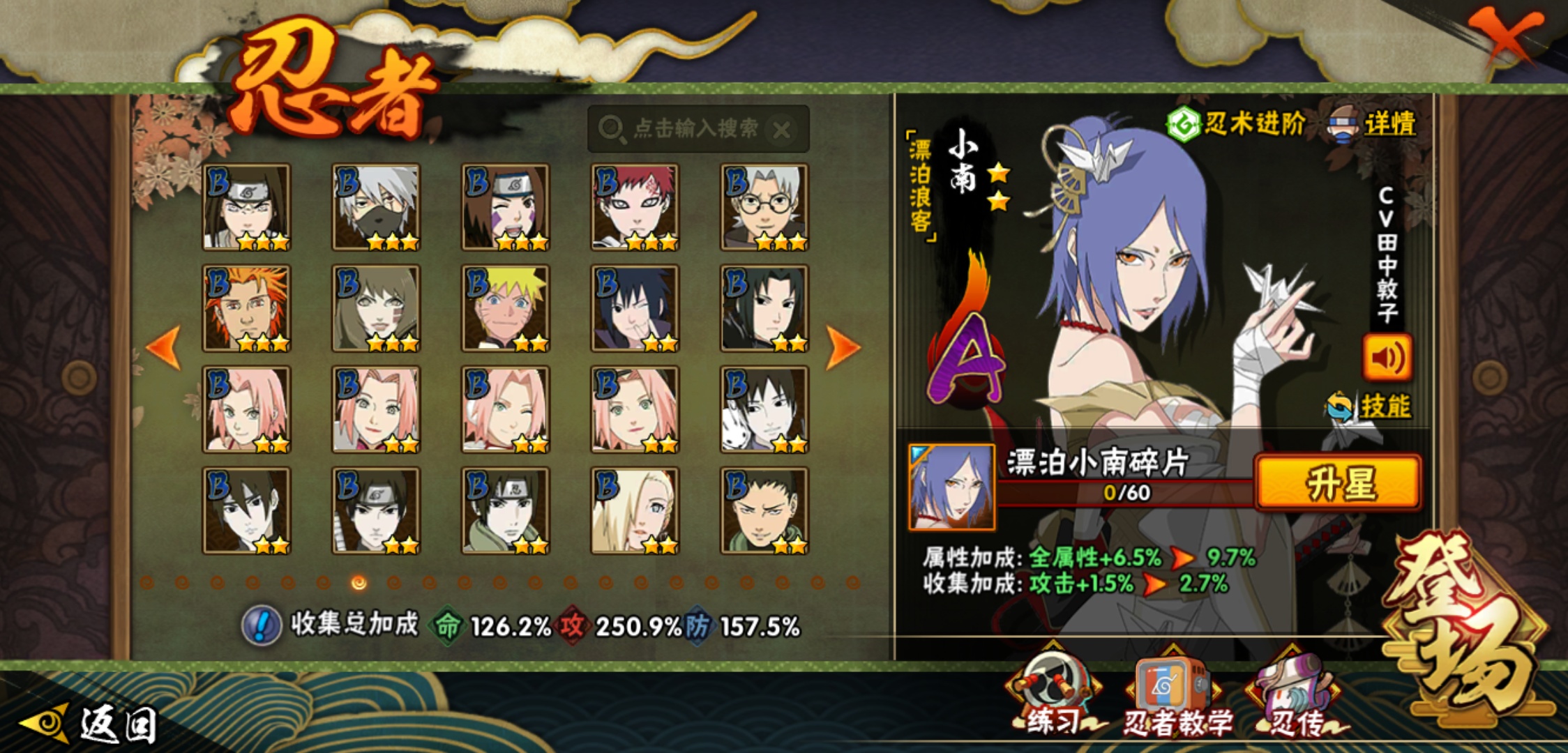This screenshot has height=753, width=1568.
Task: Play the character voice sound button
Action: 1387,358
